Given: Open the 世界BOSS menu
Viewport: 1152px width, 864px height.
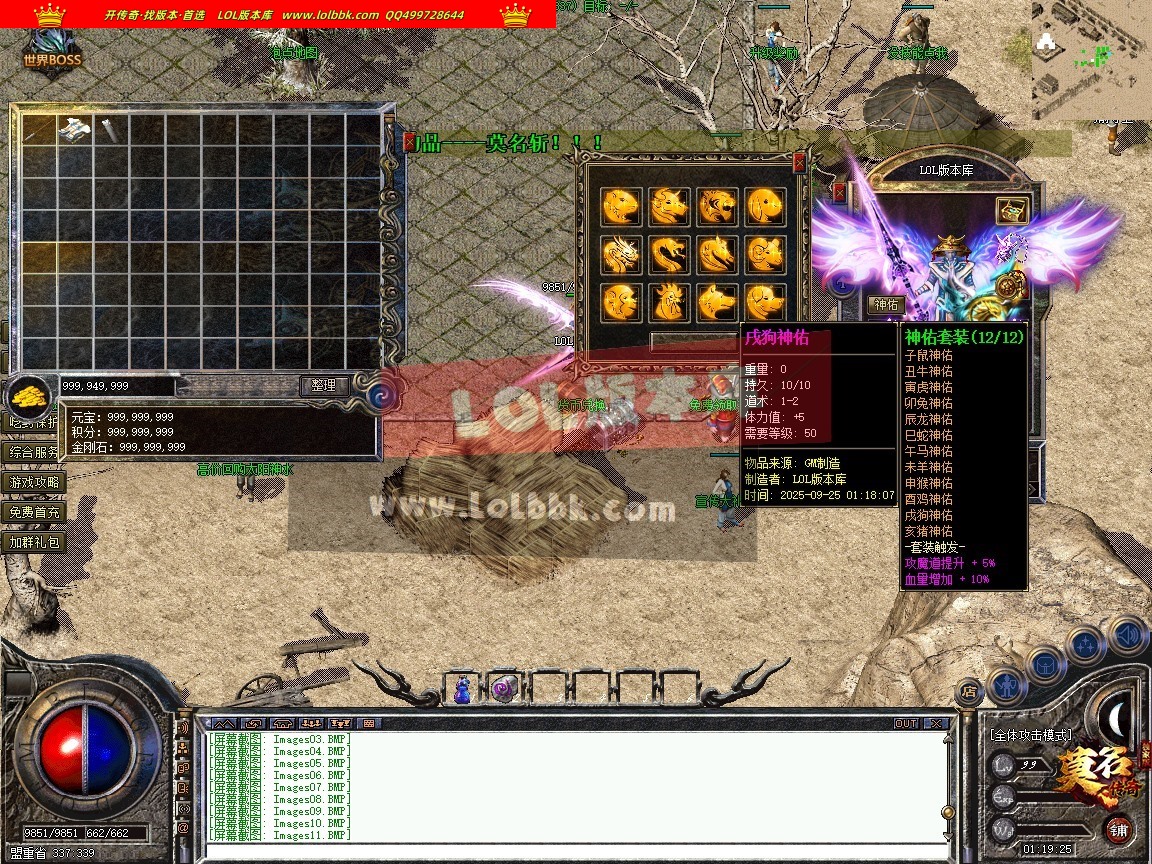Looking at the screenshot, I should (52, 52).
